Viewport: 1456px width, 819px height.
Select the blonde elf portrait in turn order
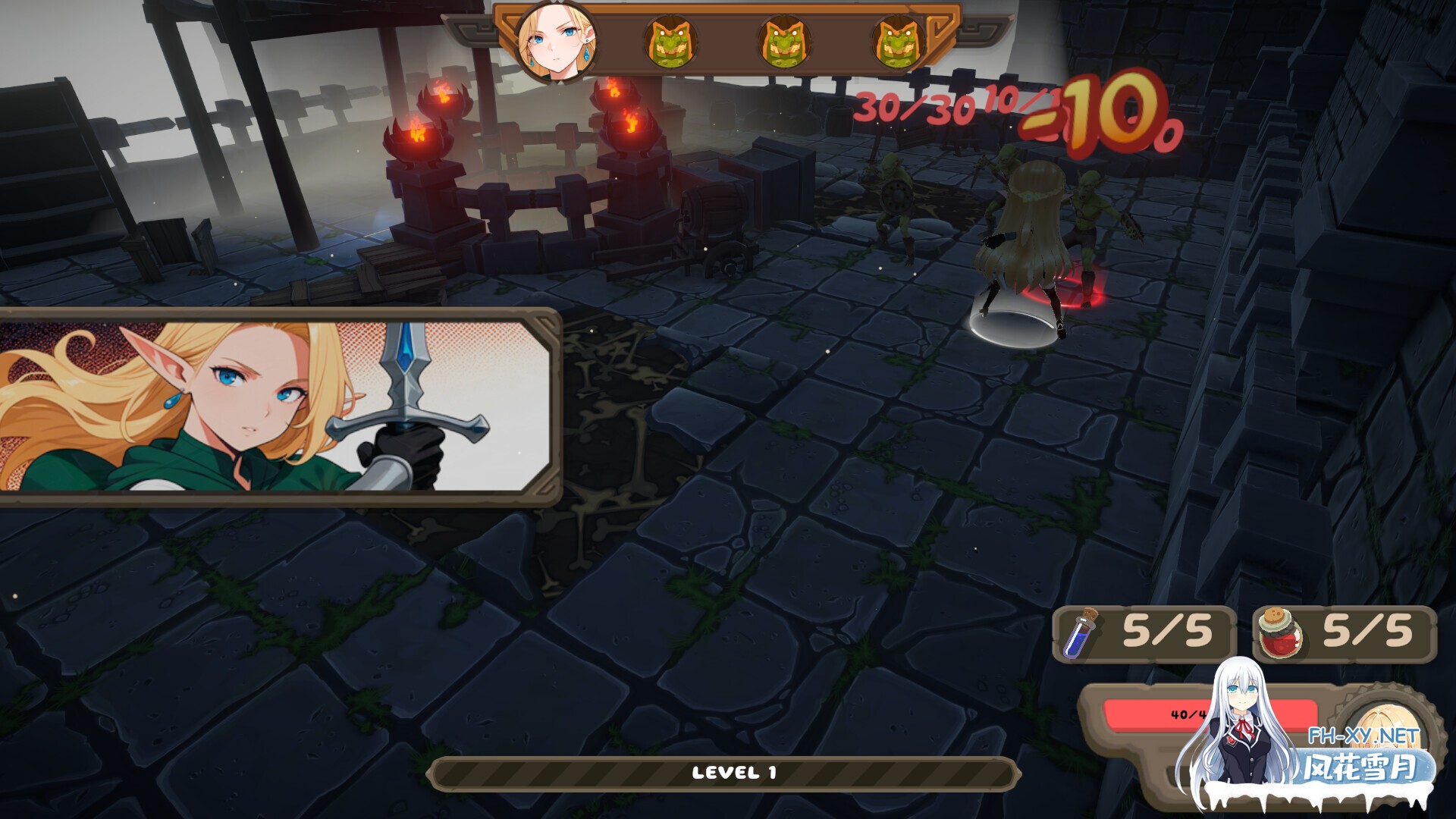point(556,42)
